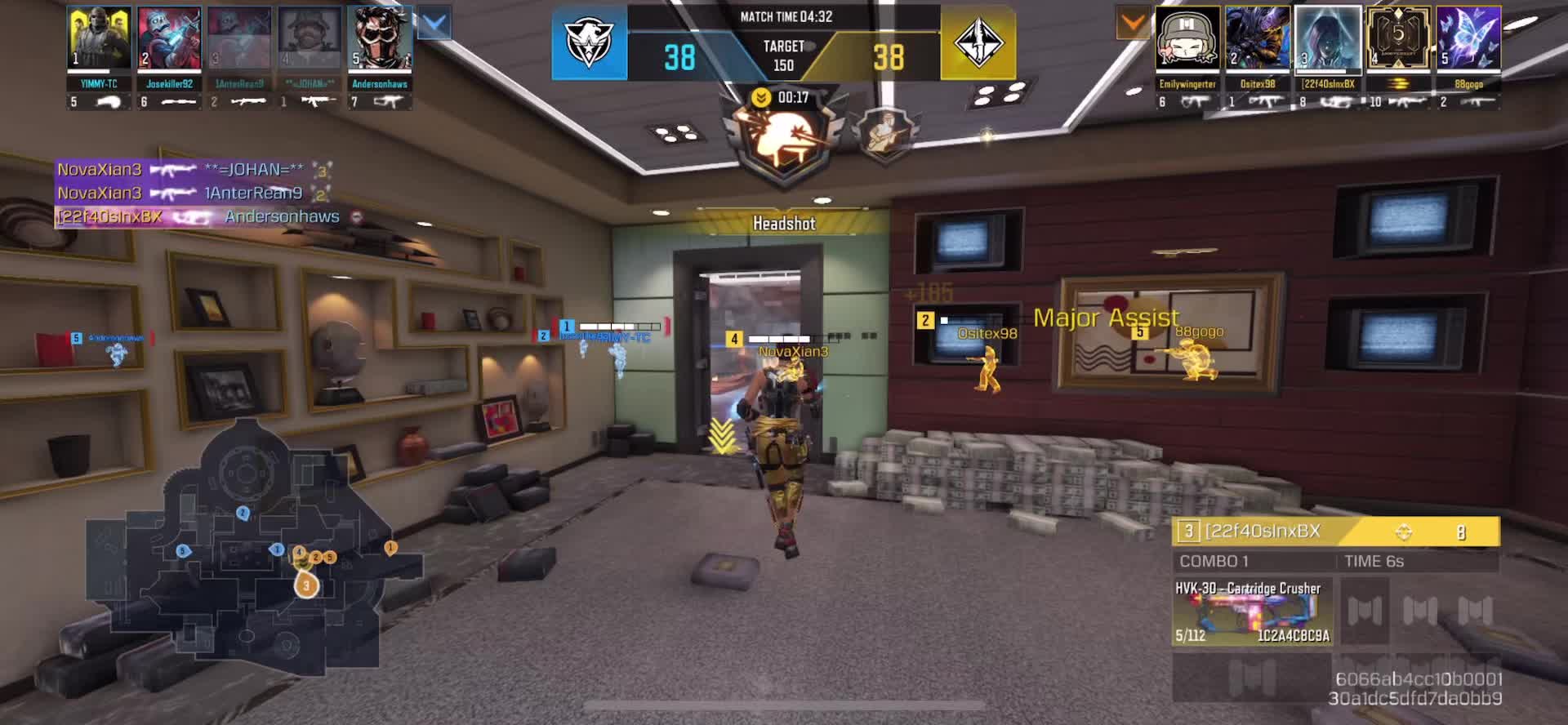1568x725 pixels.
Task: Watch 88gogo via the butterfly portrait
Action: coord(1468,38)
